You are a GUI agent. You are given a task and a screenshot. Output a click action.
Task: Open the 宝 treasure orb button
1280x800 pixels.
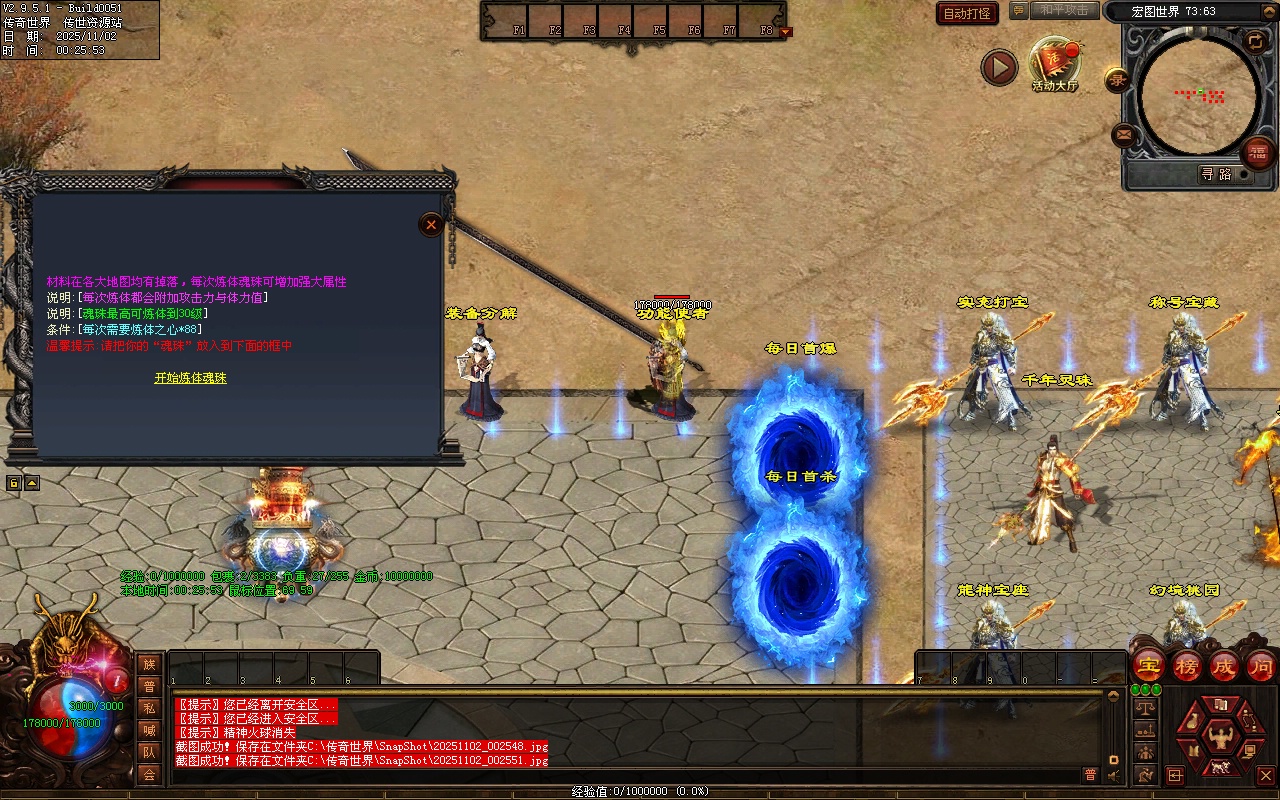point(1148,665)
